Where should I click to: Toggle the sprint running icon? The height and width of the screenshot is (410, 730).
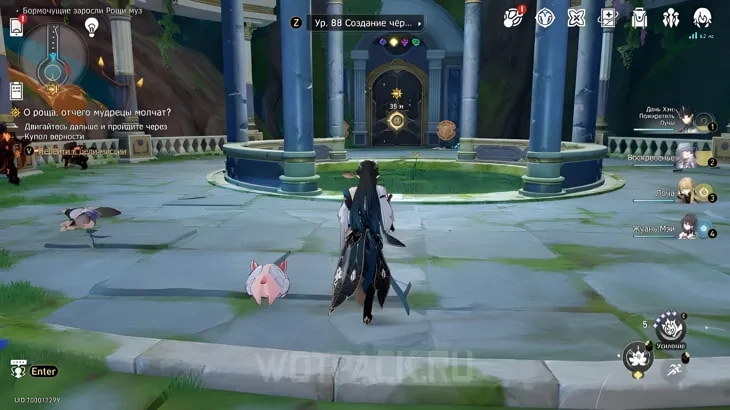[675, 369]
